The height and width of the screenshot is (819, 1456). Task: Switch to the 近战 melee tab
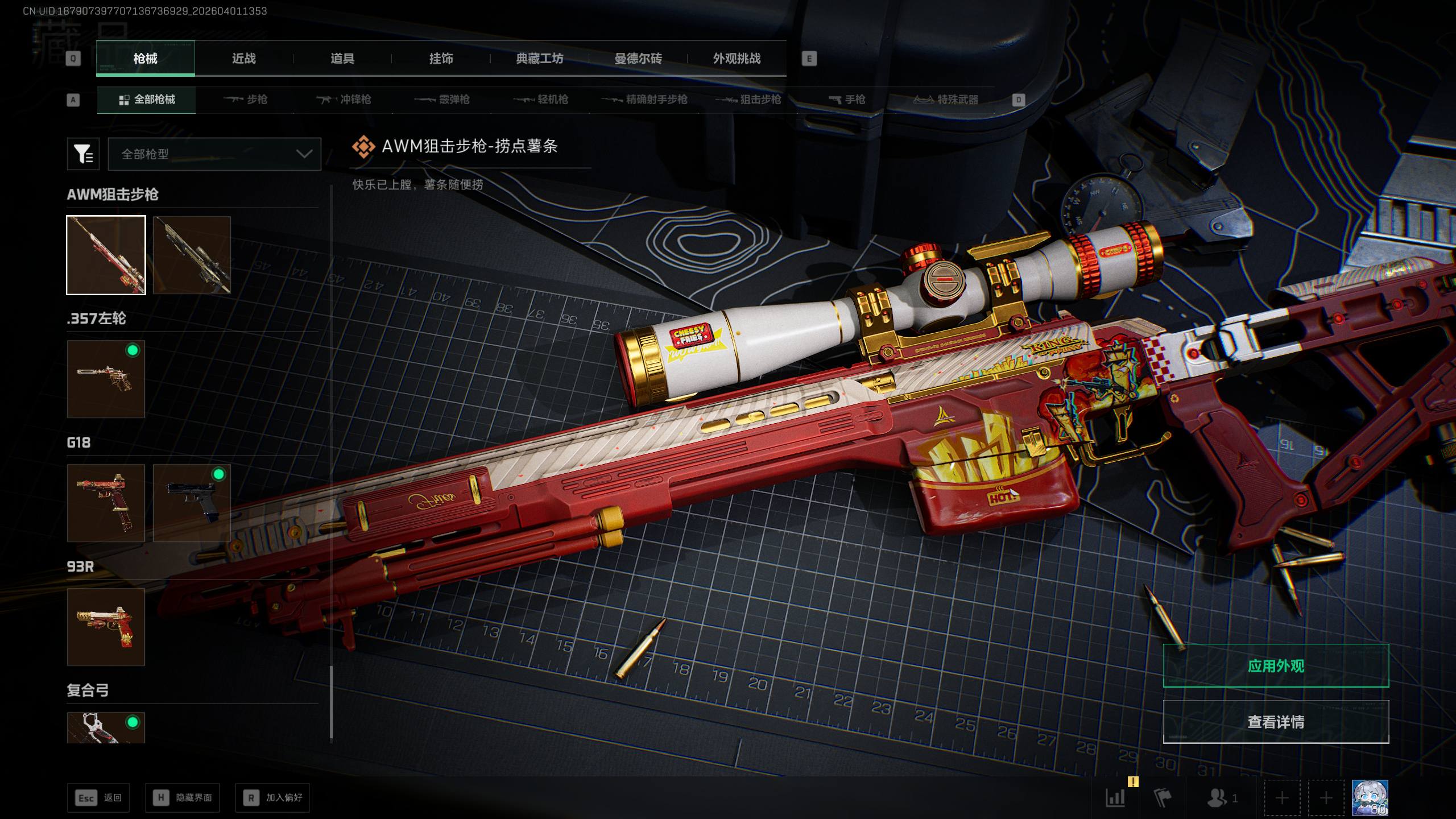pyautogui.click(x=243, y=59)
